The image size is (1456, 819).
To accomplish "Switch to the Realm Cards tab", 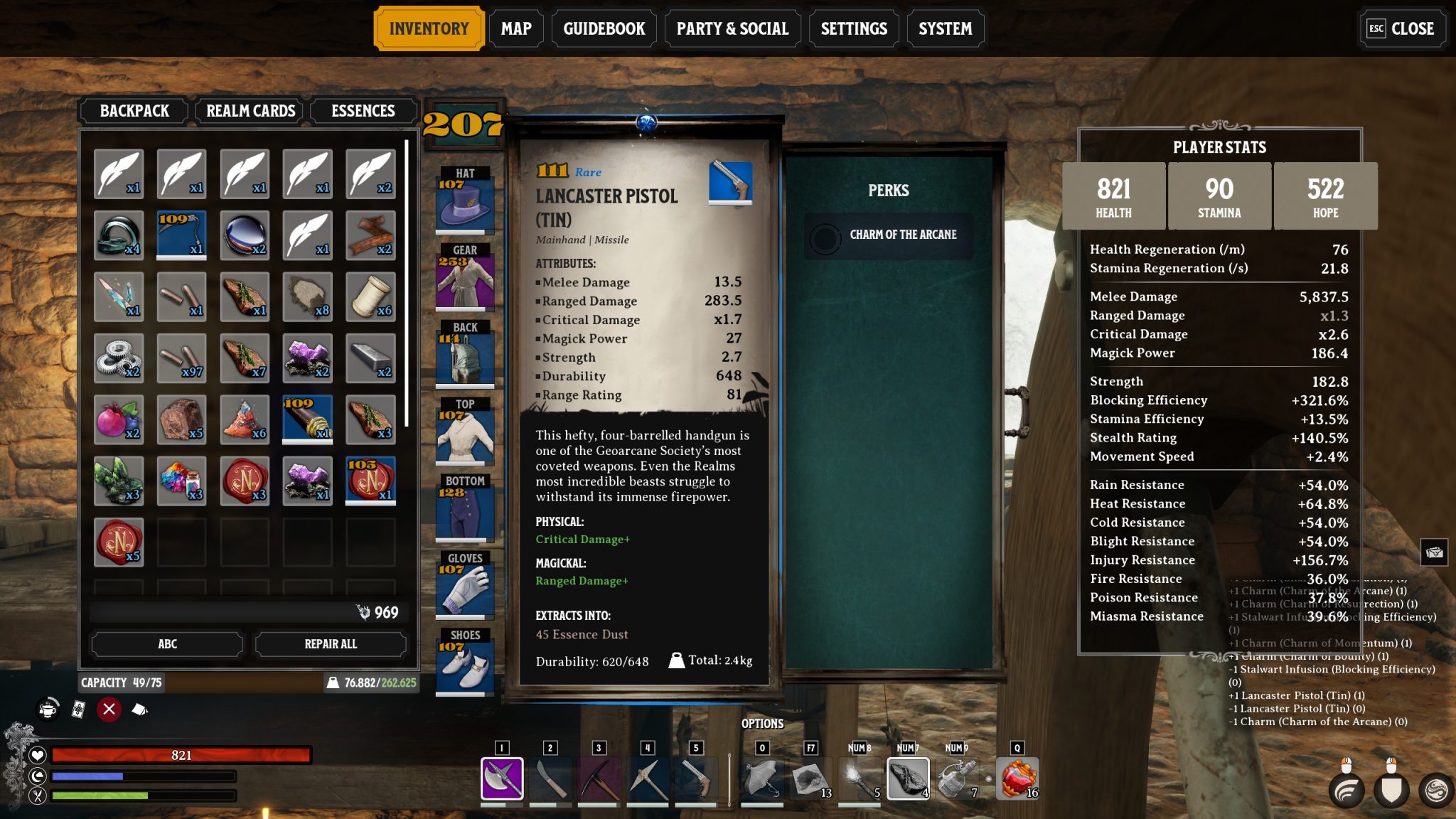I will [x=250, y=111].
